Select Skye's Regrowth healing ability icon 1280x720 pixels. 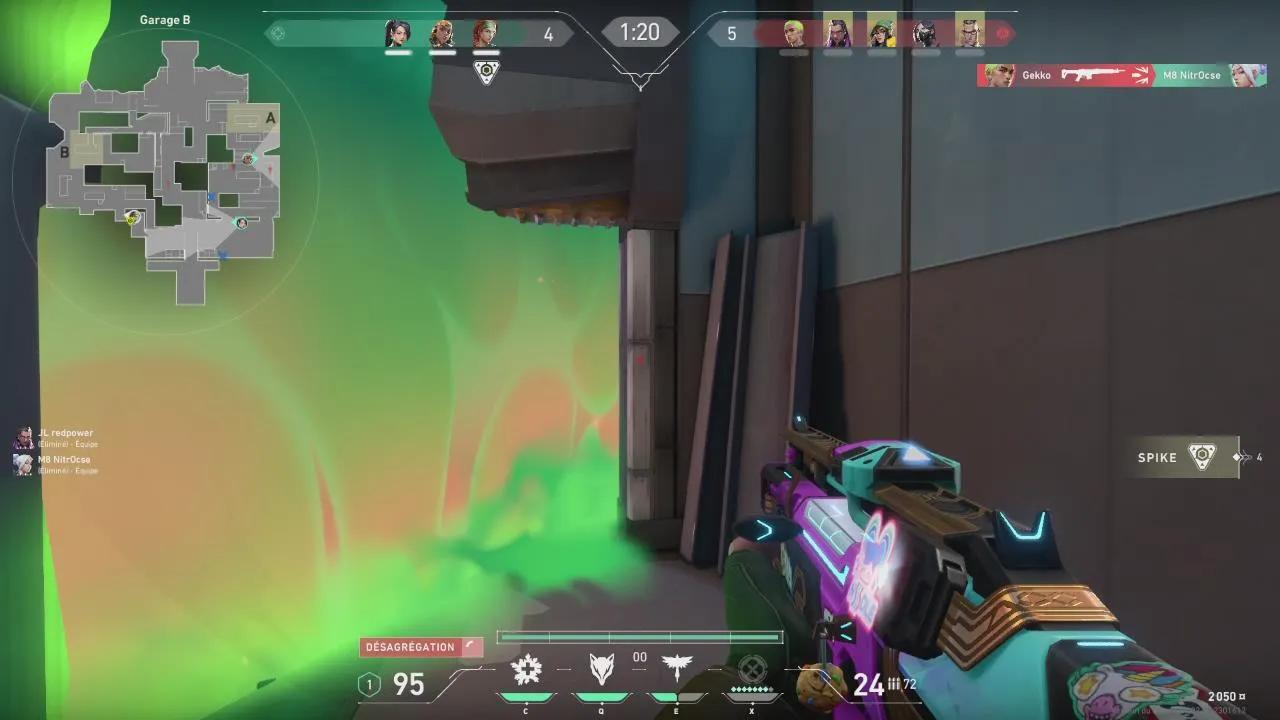pyautogui.click(x=526, y=668)
